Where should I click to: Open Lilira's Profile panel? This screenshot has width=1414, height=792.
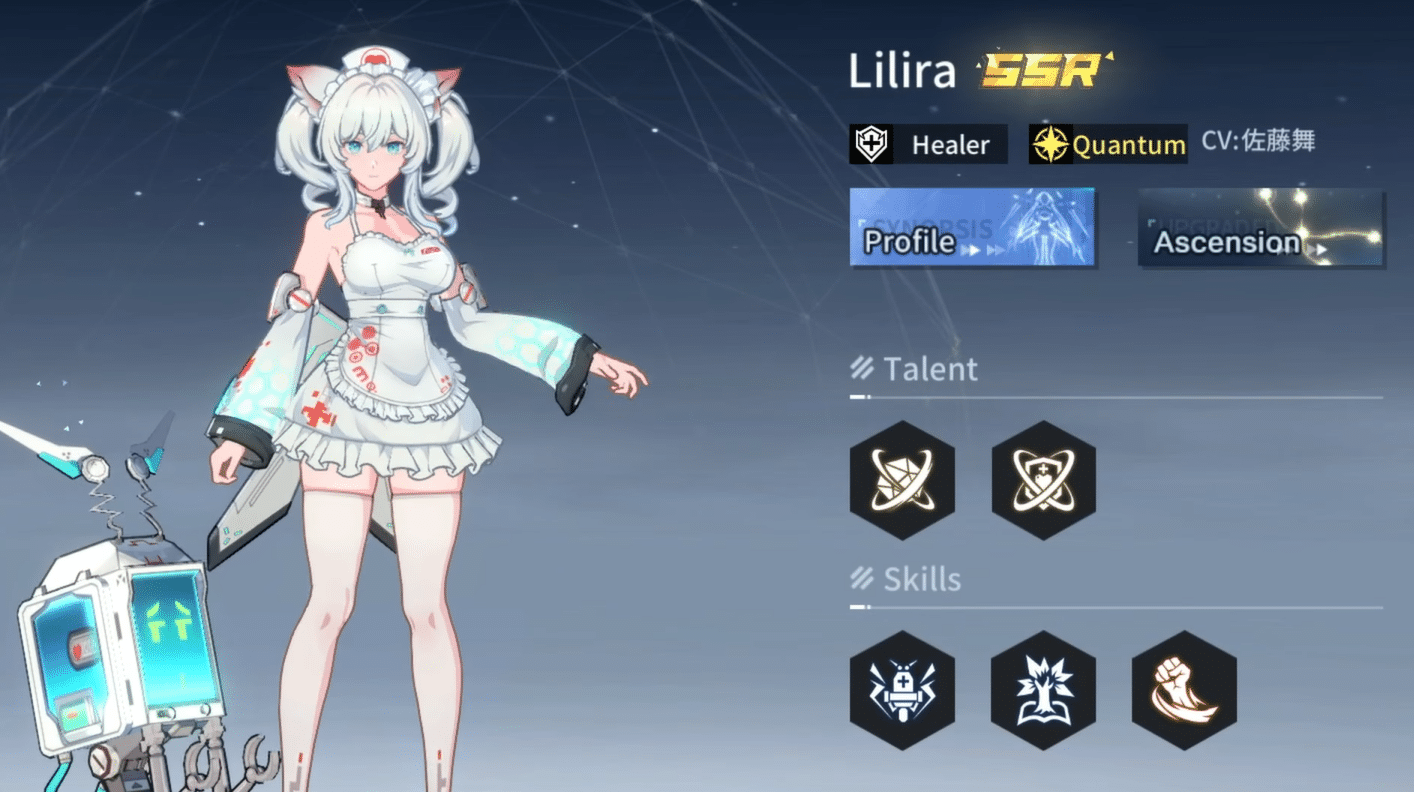coord(911,240)
